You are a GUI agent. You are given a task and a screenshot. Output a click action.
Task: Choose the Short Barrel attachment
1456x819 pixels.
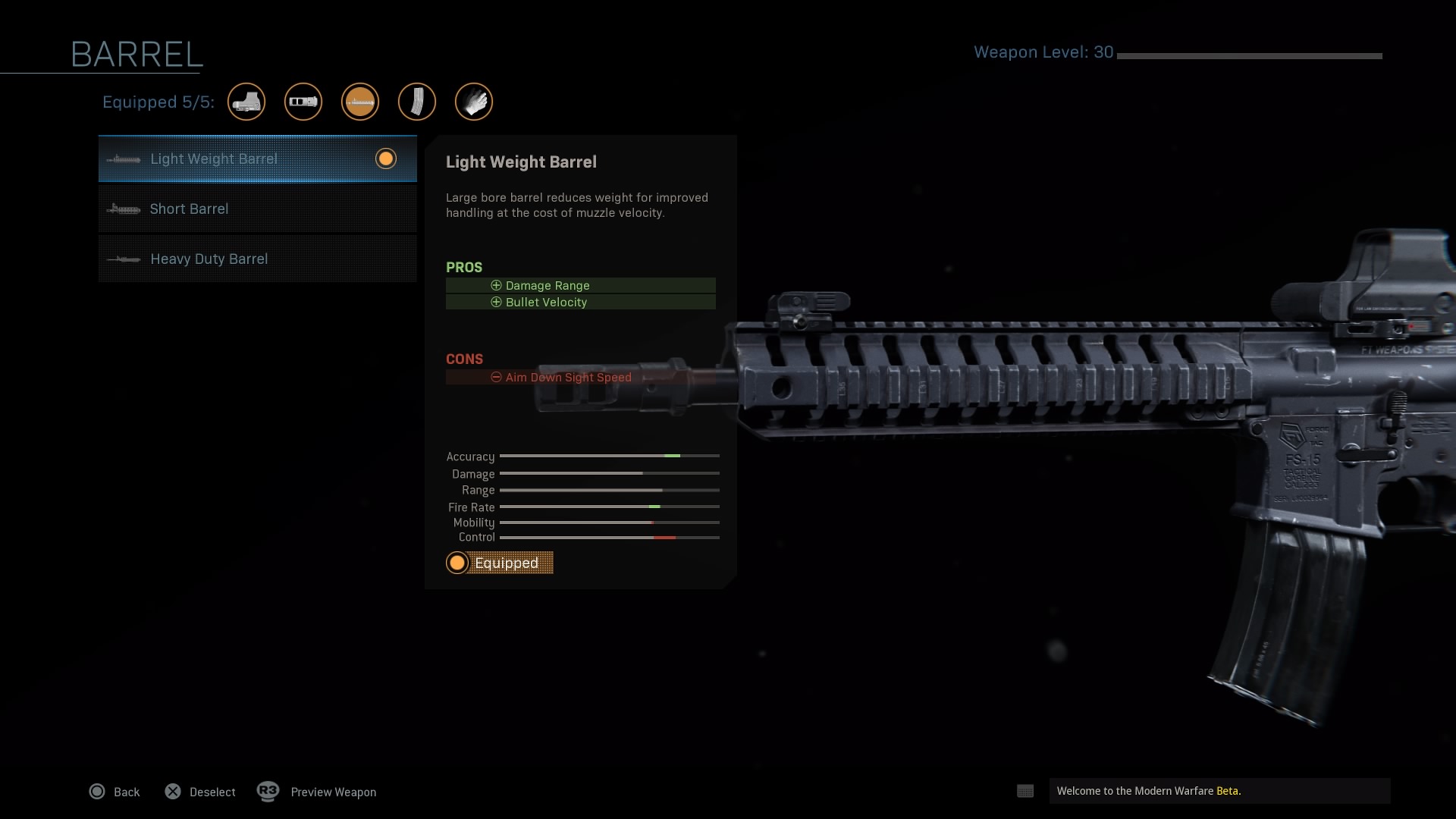(x=257, y=209)
